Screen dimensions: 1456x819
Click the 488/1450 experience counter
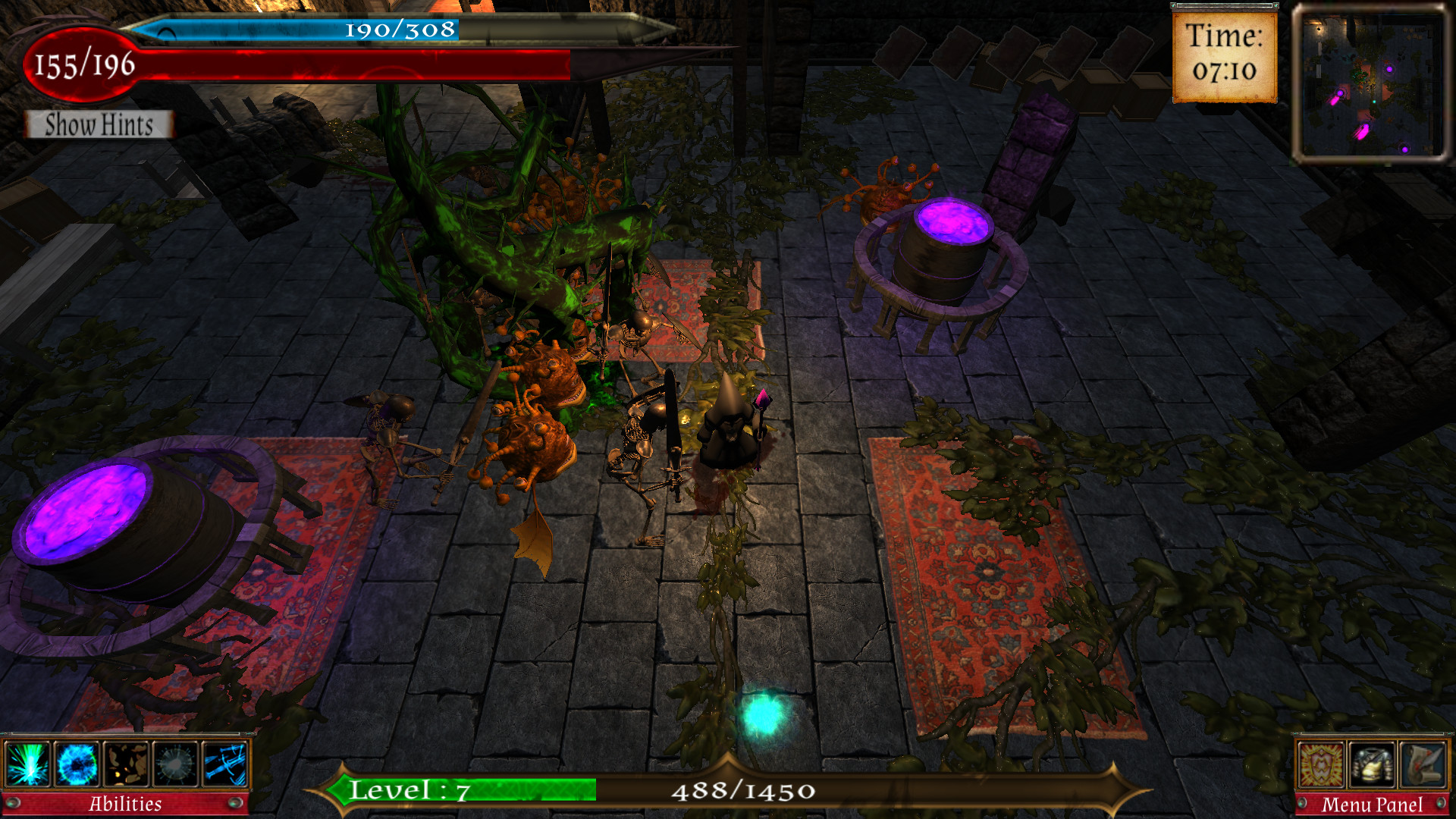click(x=743, y=792)
